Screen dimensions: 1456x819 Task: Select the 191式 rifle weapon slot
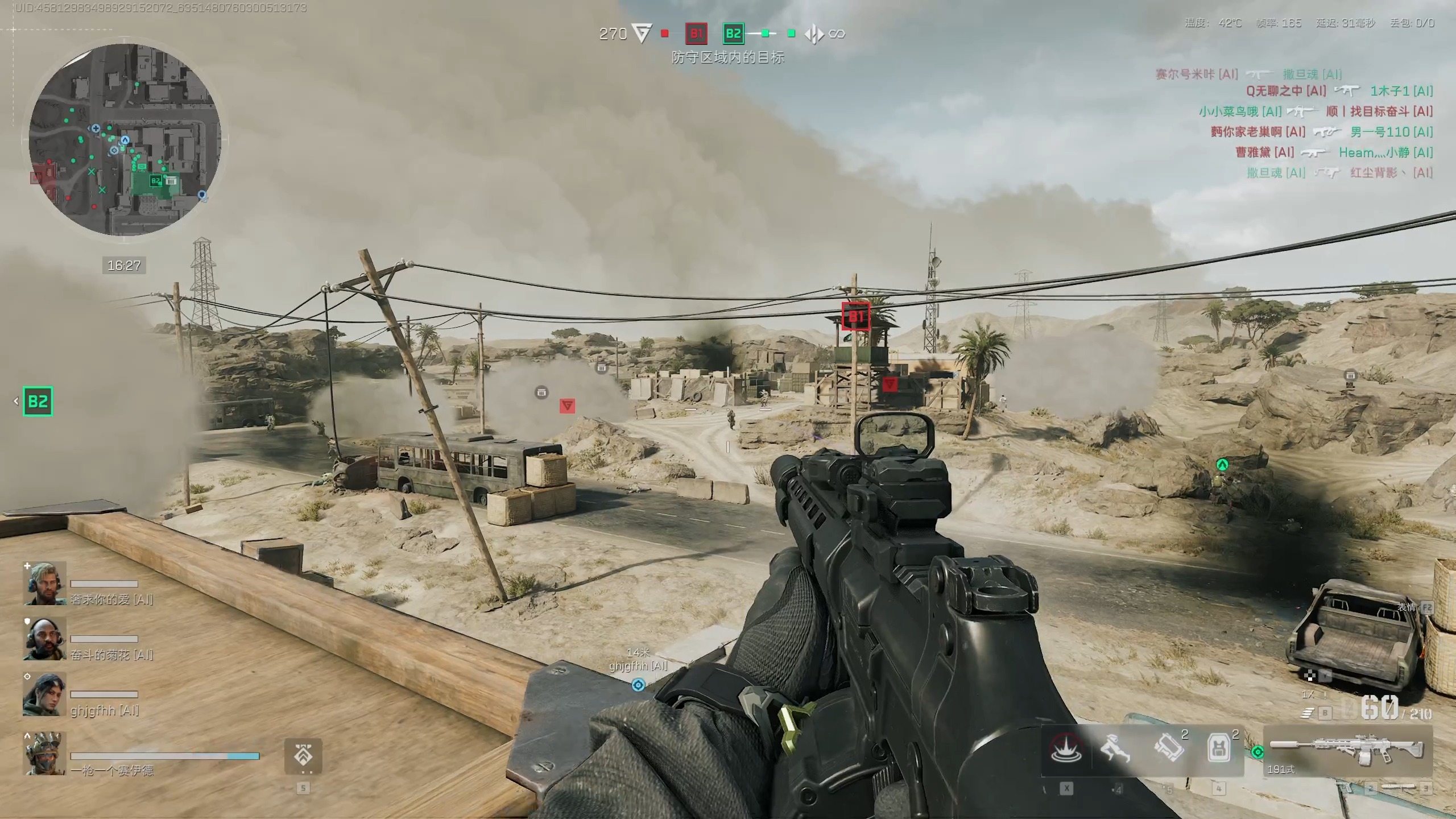point(1347,752)
